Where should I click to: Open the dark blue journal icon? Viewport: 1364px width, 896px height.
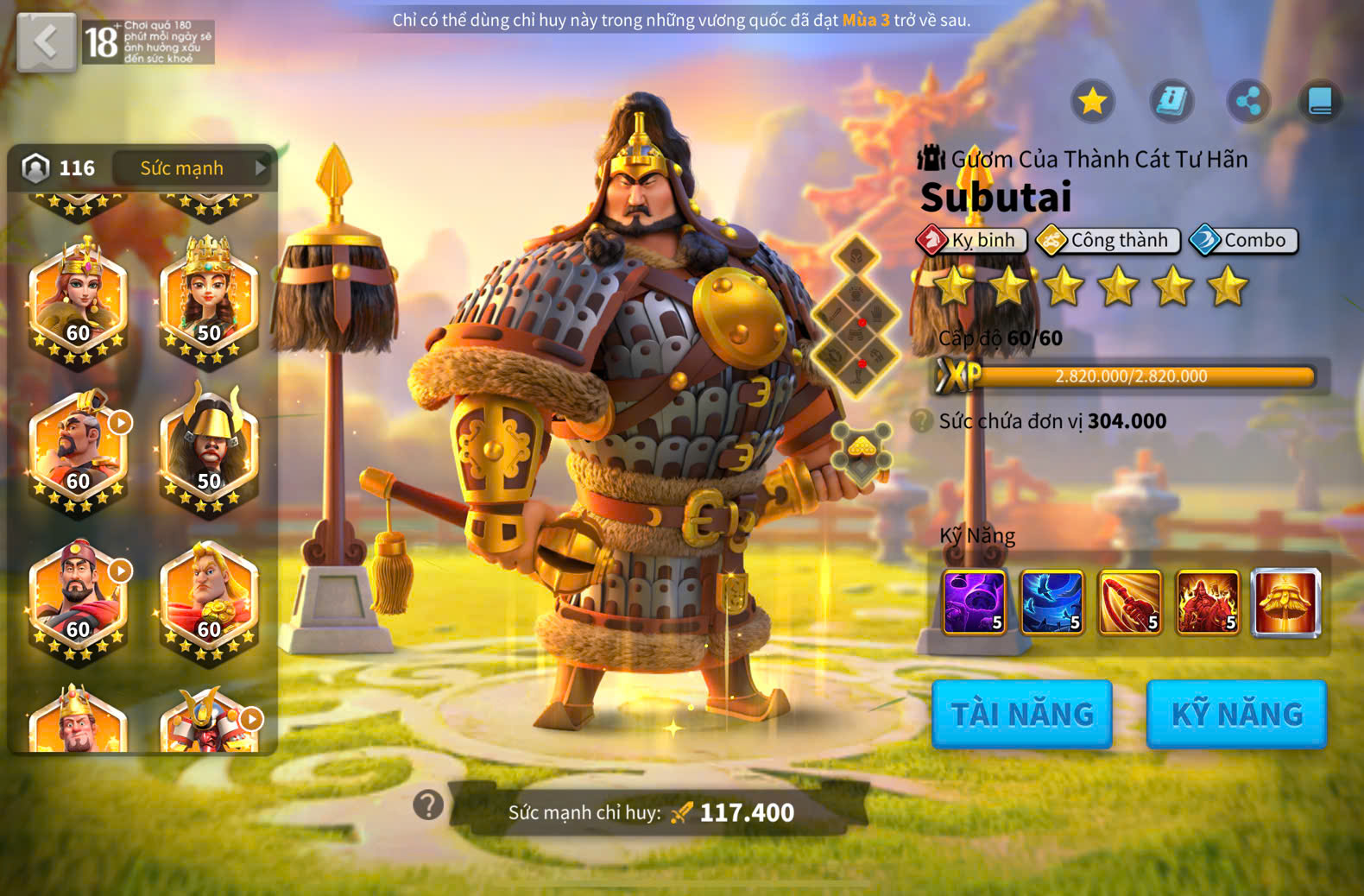[x=1320, y=102]
